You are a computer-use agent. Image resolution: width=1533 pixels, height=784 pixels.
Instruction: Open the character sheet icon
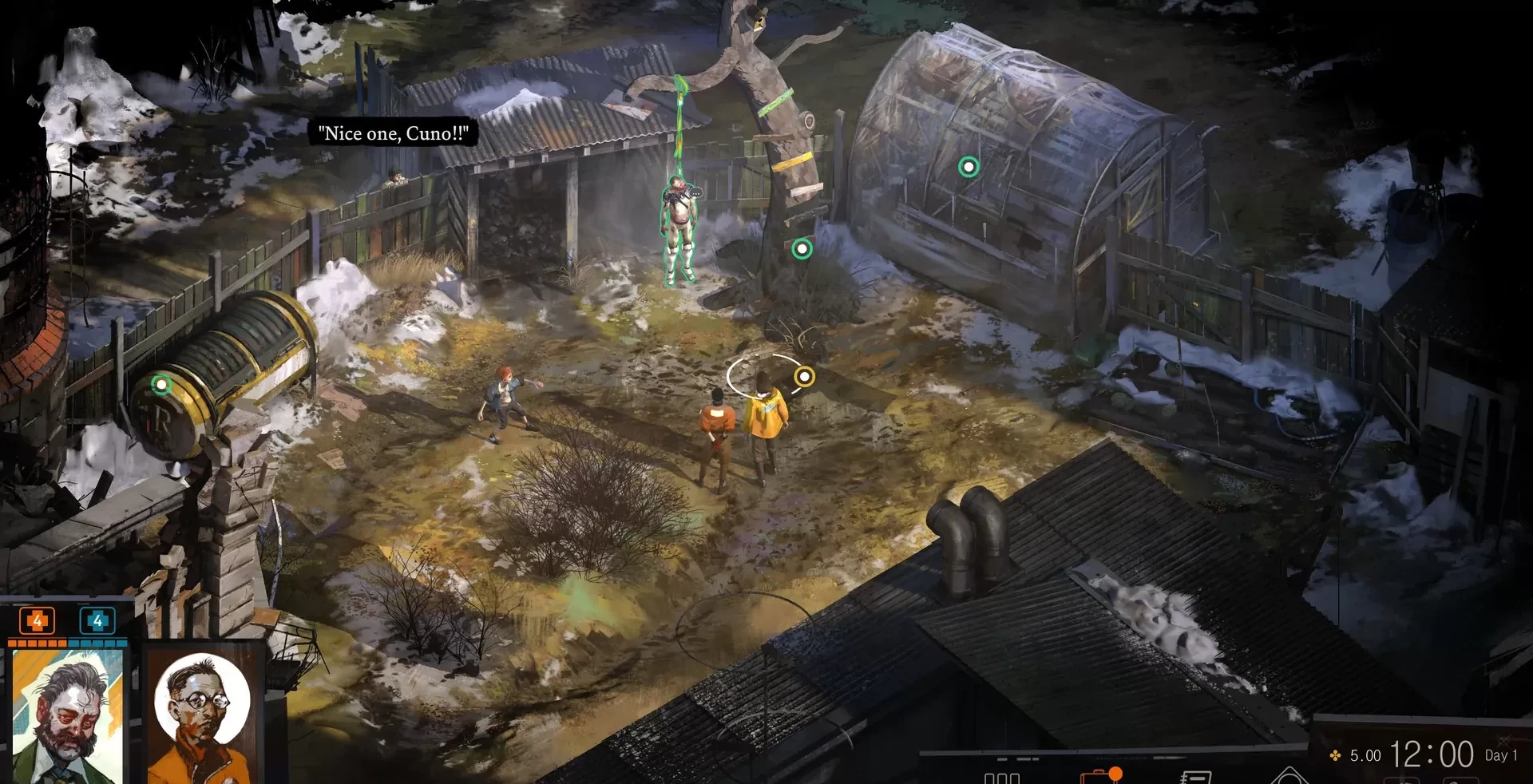click(x=1001, y=778)
